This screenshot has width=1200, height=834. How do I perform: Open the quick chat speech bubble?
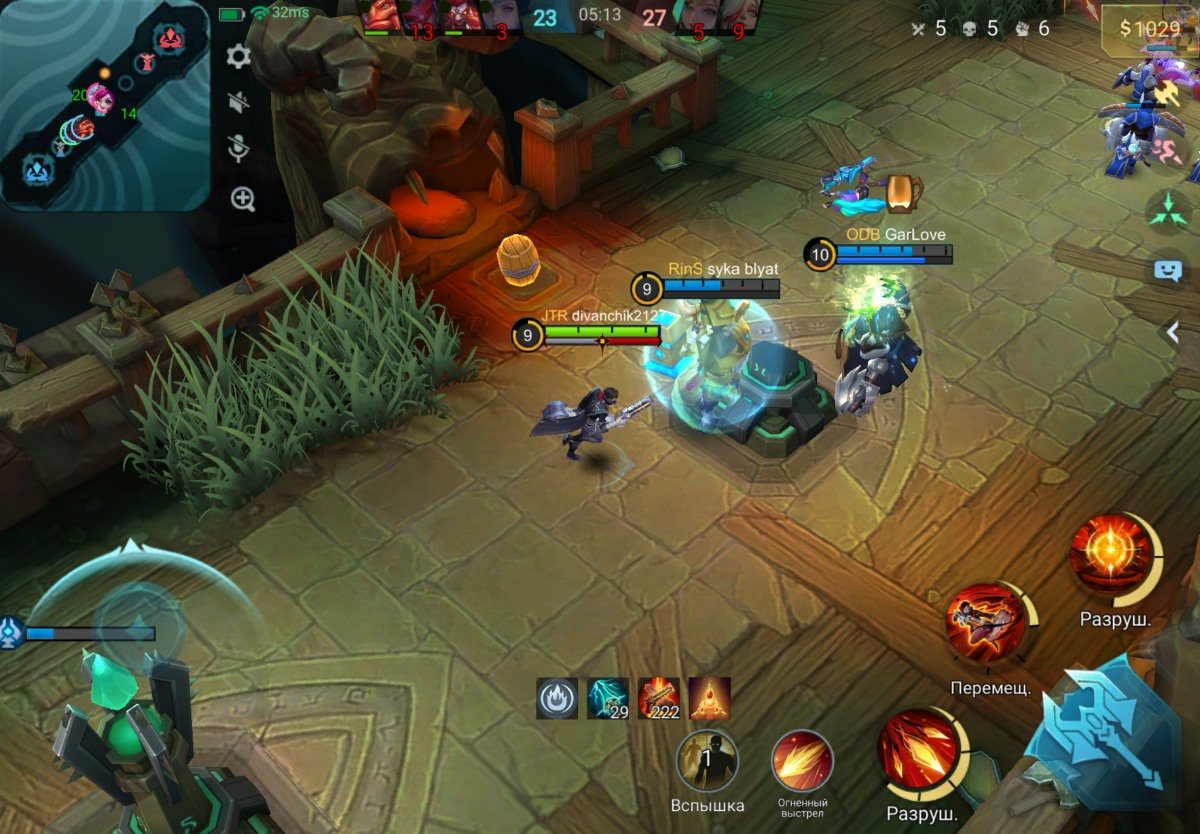[1168, 270]
